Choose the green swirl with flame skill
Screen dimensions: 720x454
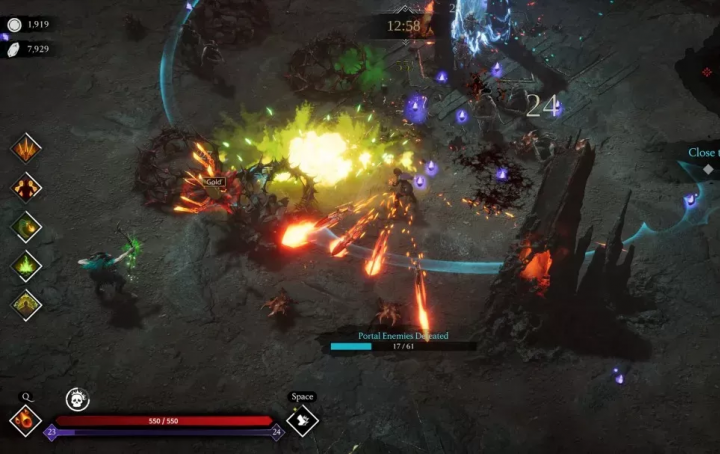coord(26,227)
